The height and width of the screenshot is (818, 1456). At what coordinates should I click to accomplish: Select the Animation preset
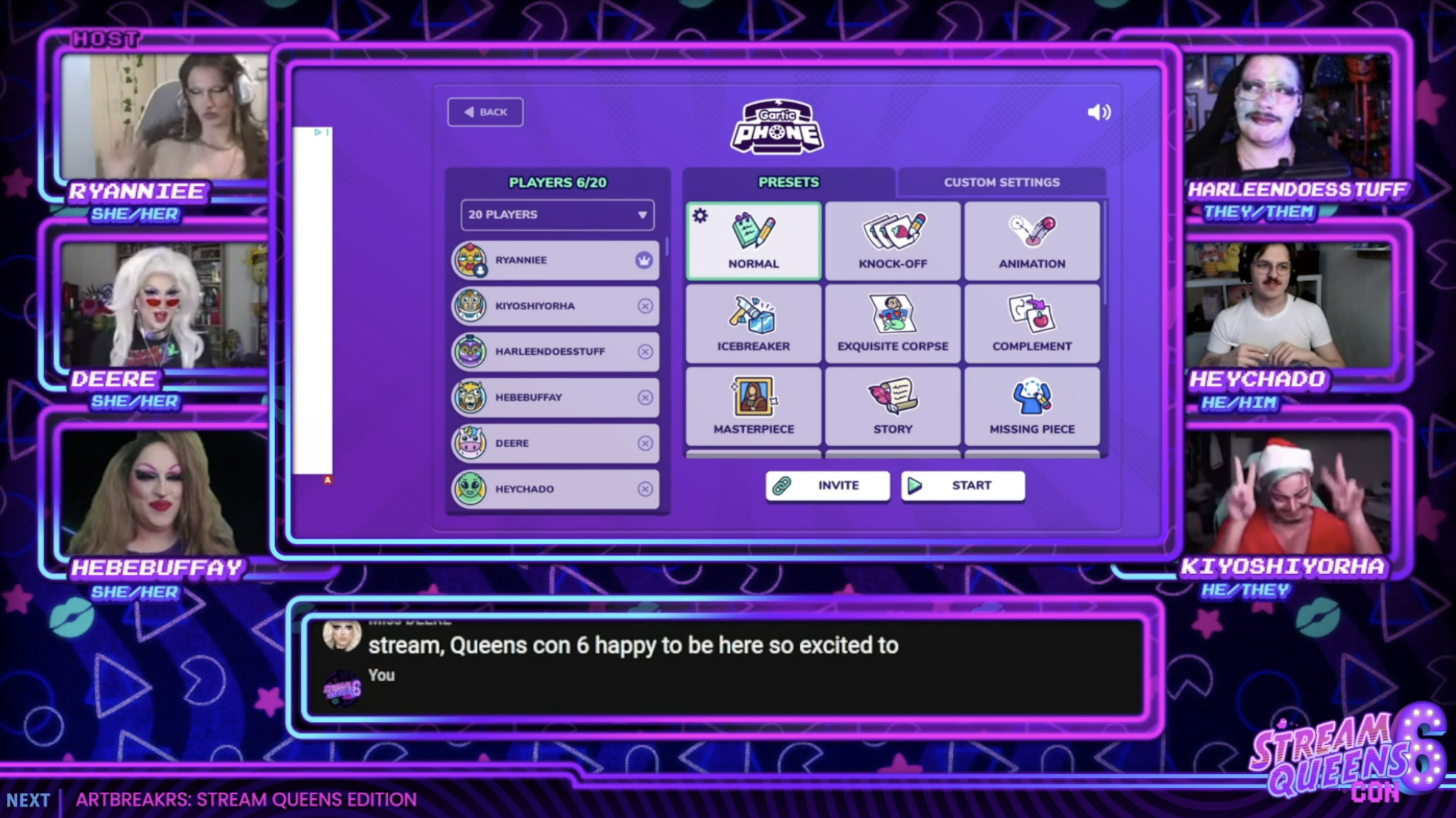(1032, 241)
